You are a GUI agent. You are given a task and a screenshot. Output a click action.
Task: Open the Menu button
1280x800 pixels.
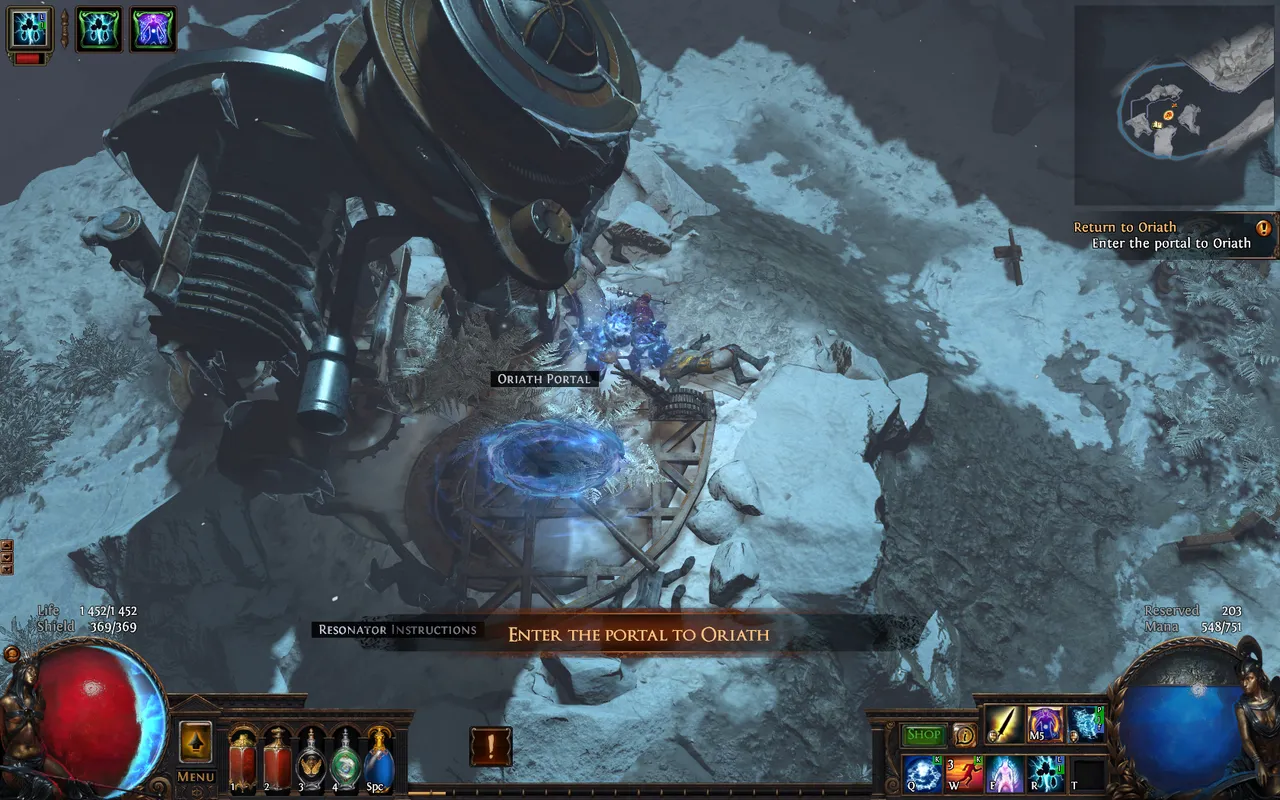click(x=196, y=777)
